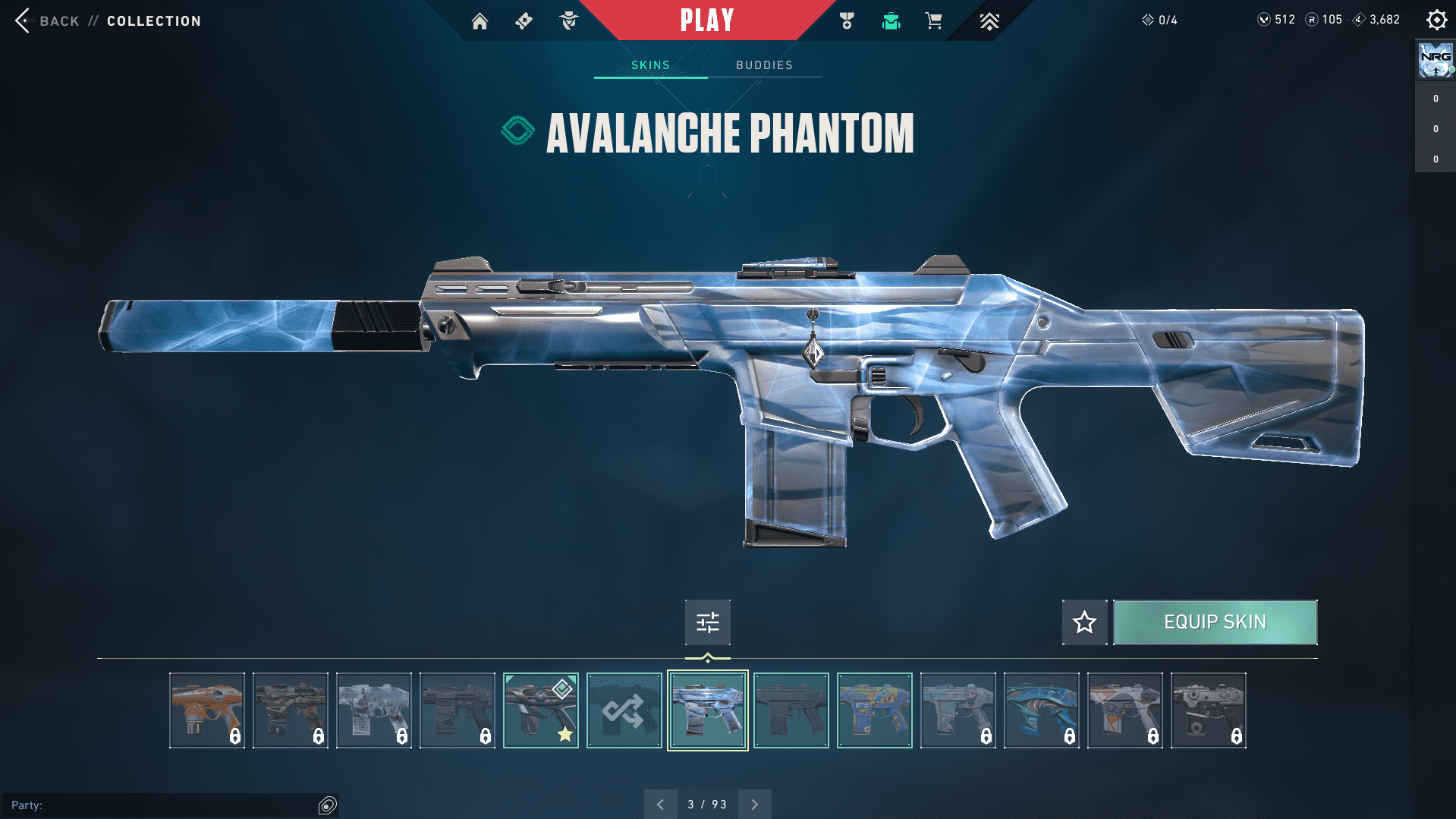Mark this skin as favorite
This screenshot has width=1456, height=819.
pos(1084,622)
